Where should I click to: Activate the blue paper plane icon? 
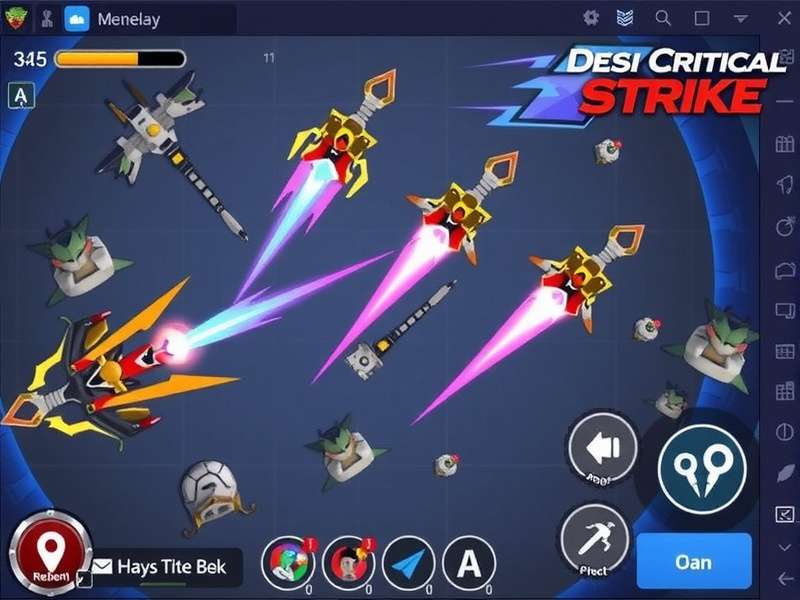click(x=408, y=563)
